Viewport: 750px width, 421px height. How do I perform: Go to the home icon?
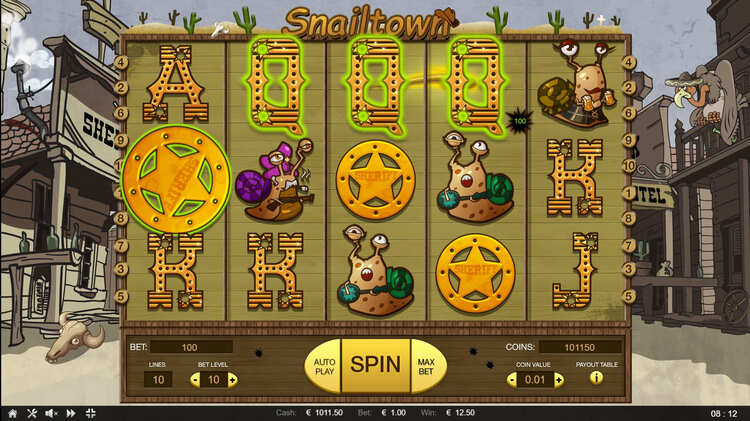12,413
